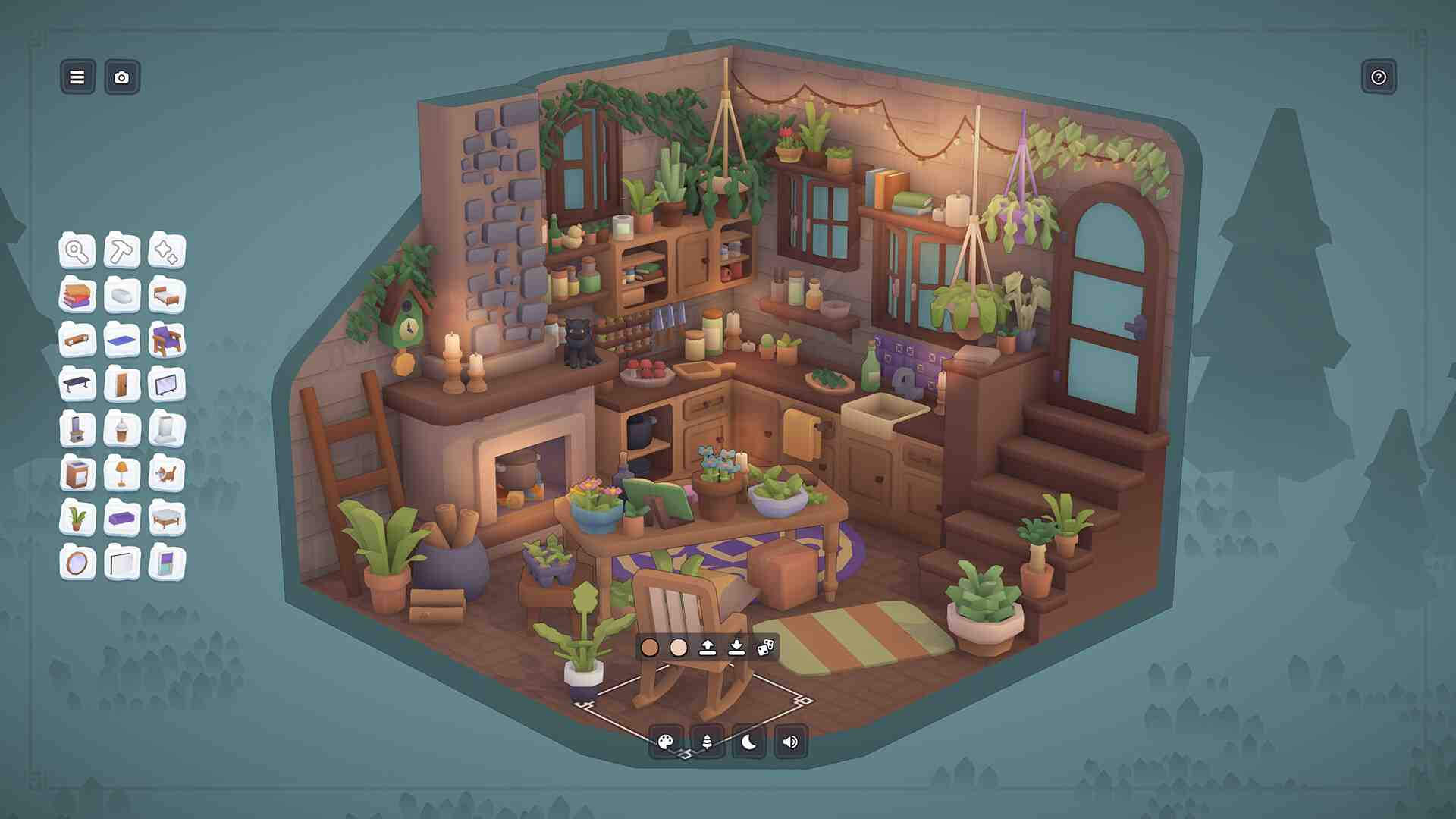
Task: Pick the purple armchair folder
Action: (x=166, y=340)
